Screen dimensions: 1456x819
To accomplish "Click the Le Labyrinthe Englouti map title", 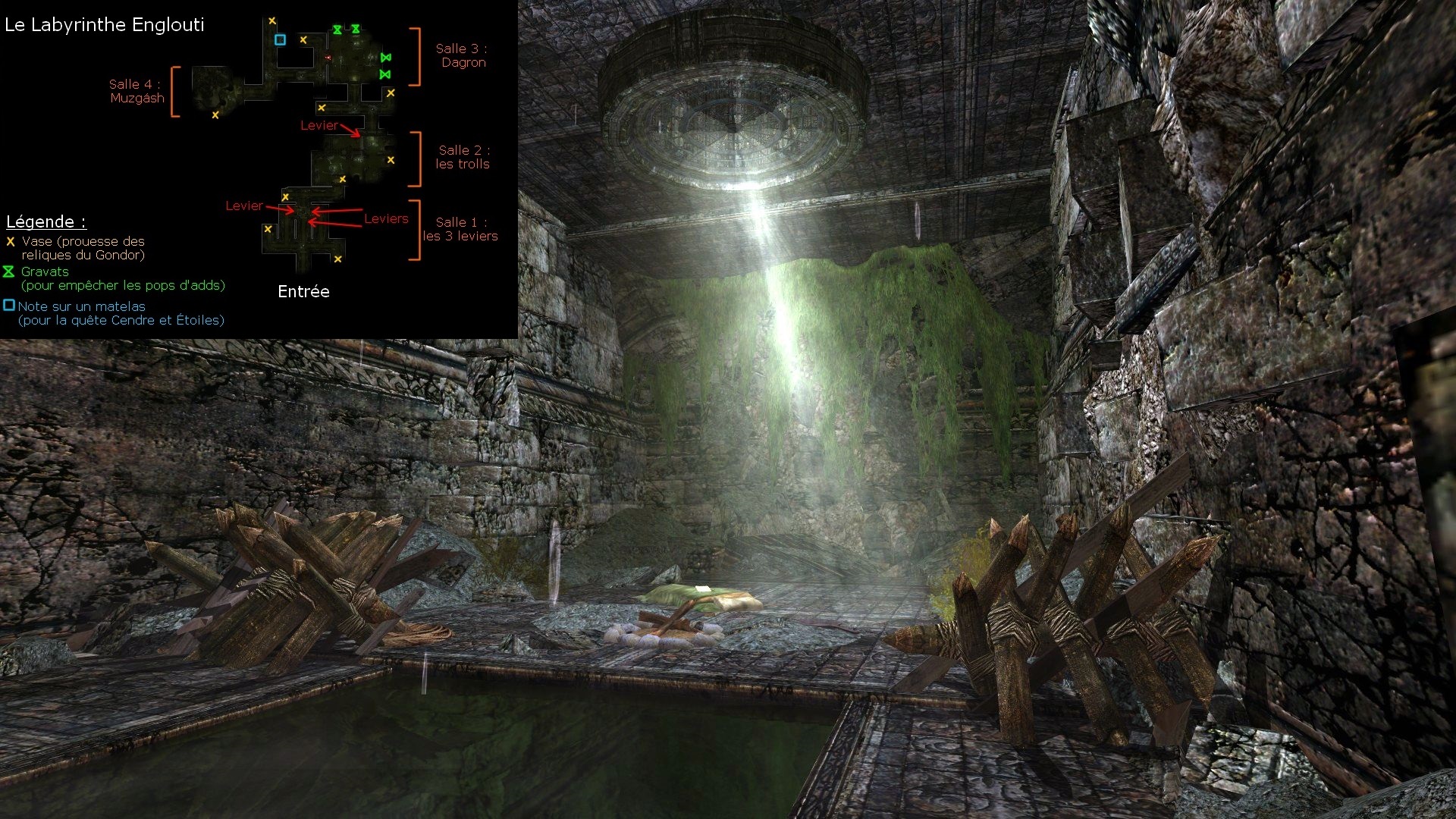I will [x=105, y=25].
